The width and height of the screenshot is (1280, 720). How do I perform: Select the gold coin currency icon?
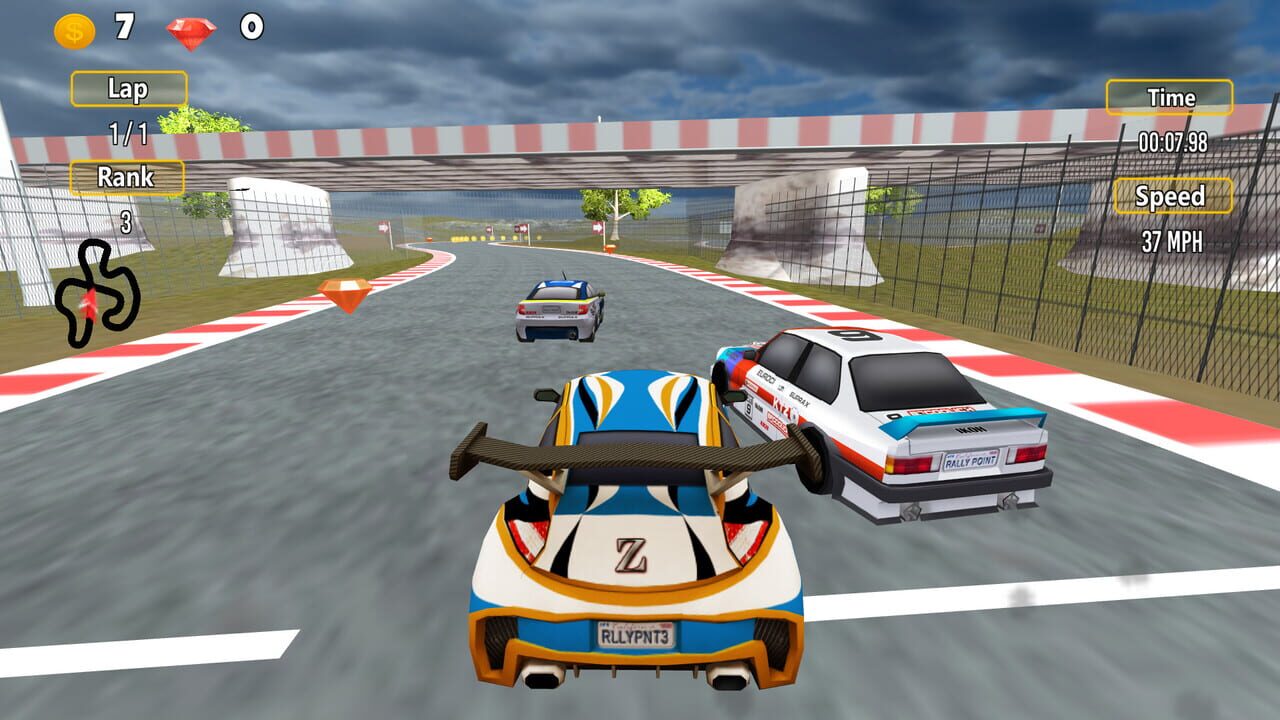pos(75,31)
